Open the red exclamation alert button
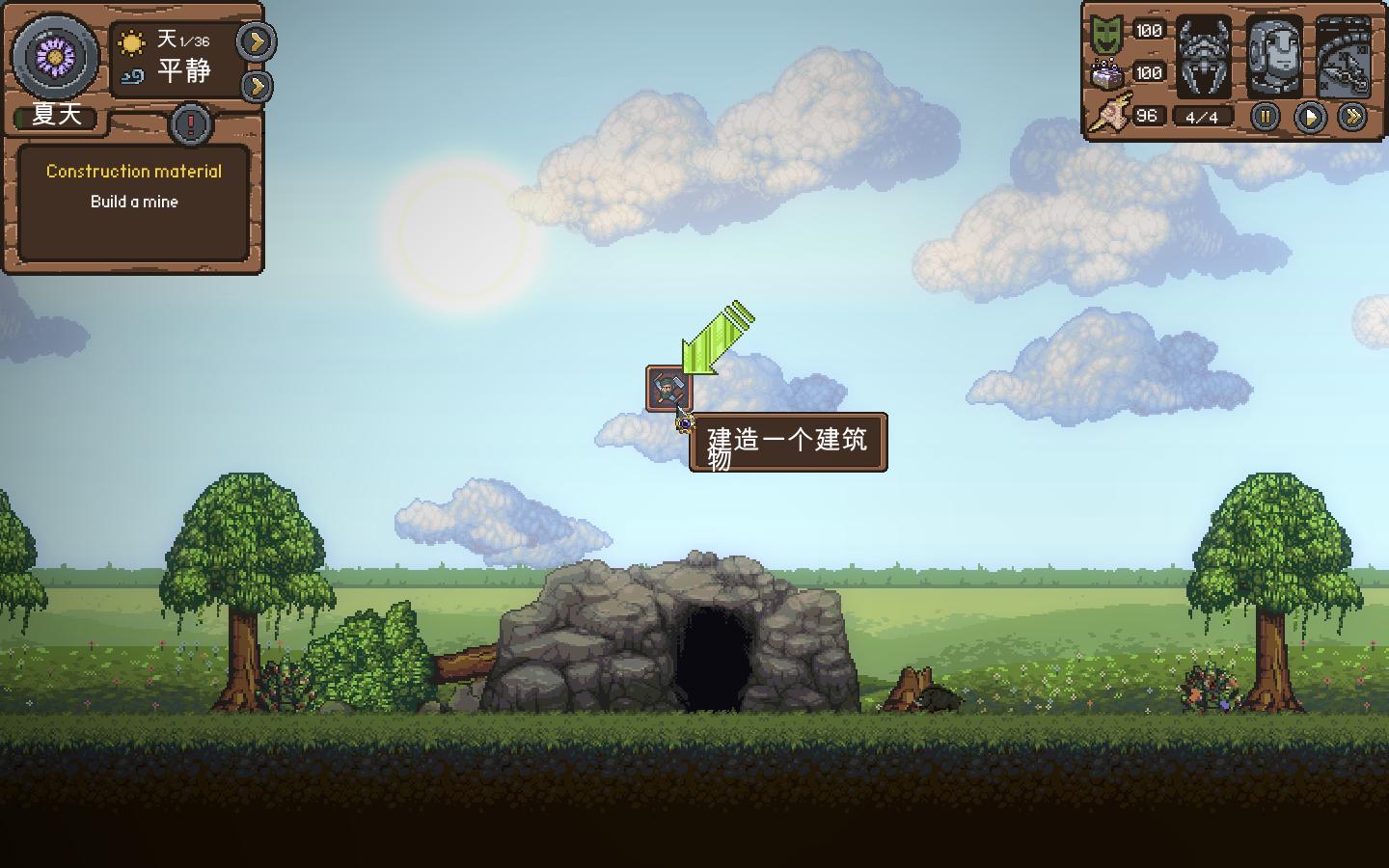1389x868 pixels. [x=191, y=123]
